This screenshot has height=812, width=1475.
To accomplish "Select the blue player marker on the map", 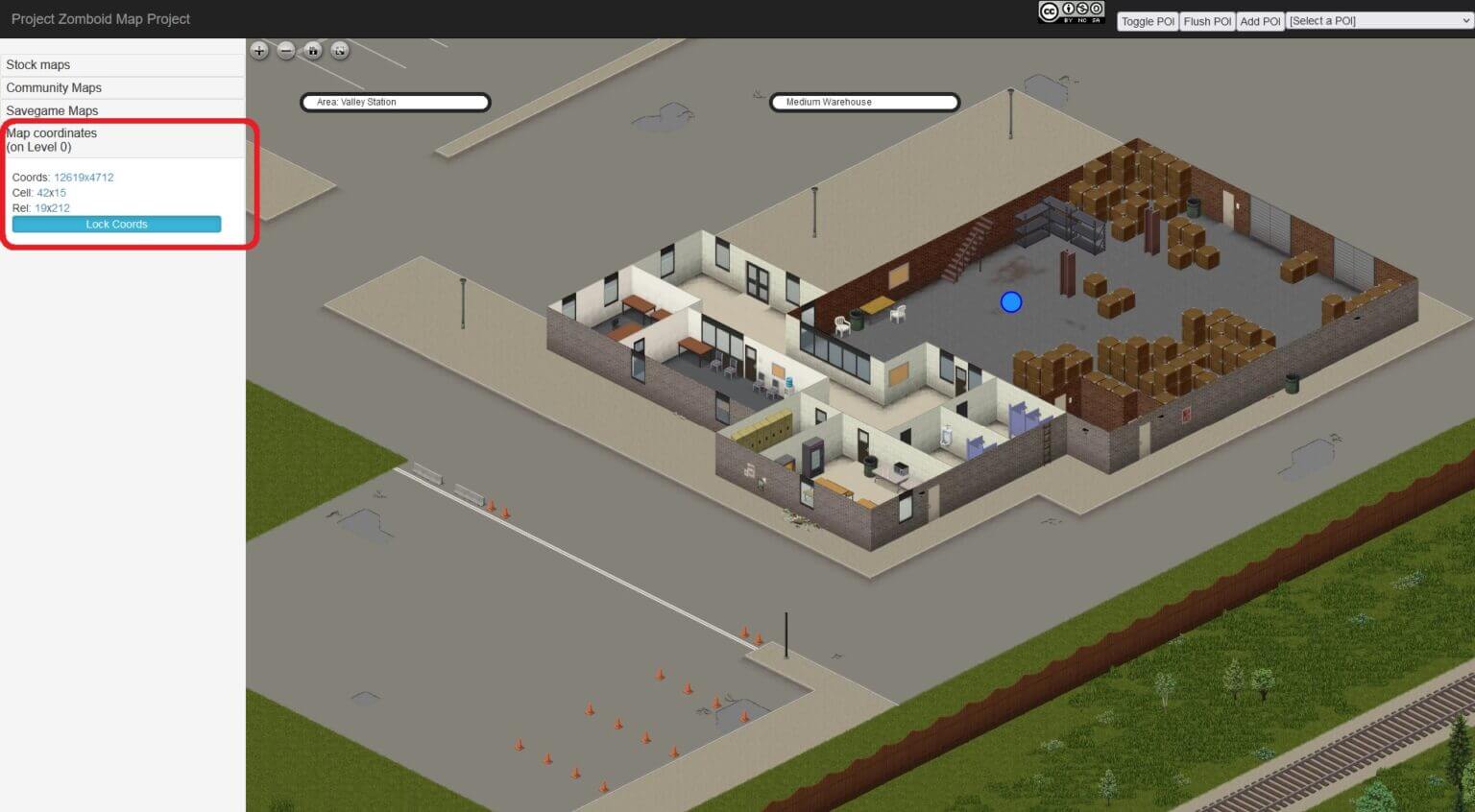I will 1010,301.
